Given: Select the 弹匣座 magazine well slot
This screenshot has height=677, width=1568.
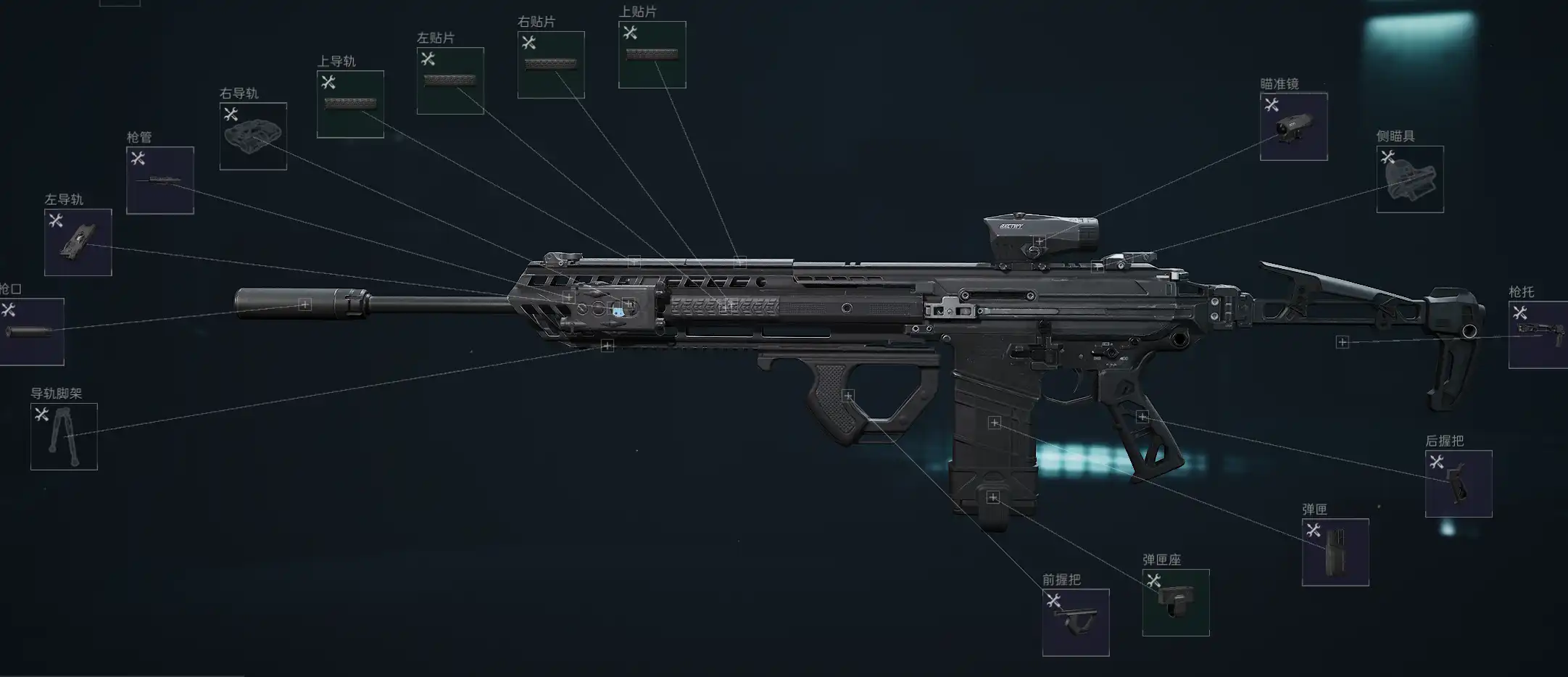Looking at the screenshot, I should tap(1176, 603).
